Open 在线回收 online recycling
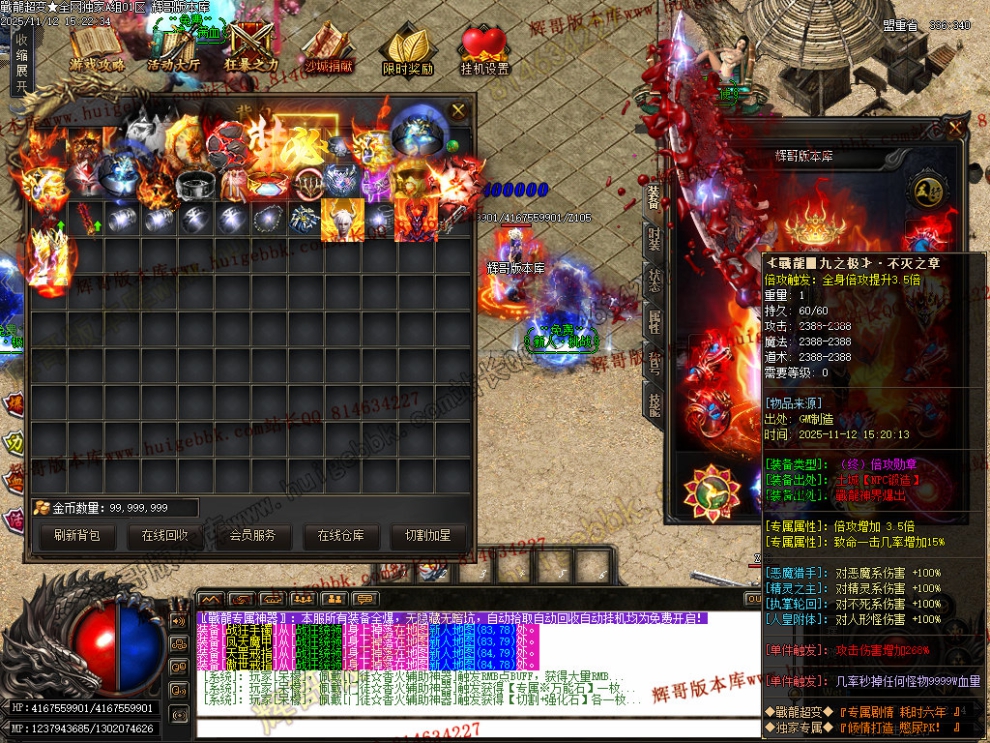This screenshot has width=990, height=743. pos(165,536)
